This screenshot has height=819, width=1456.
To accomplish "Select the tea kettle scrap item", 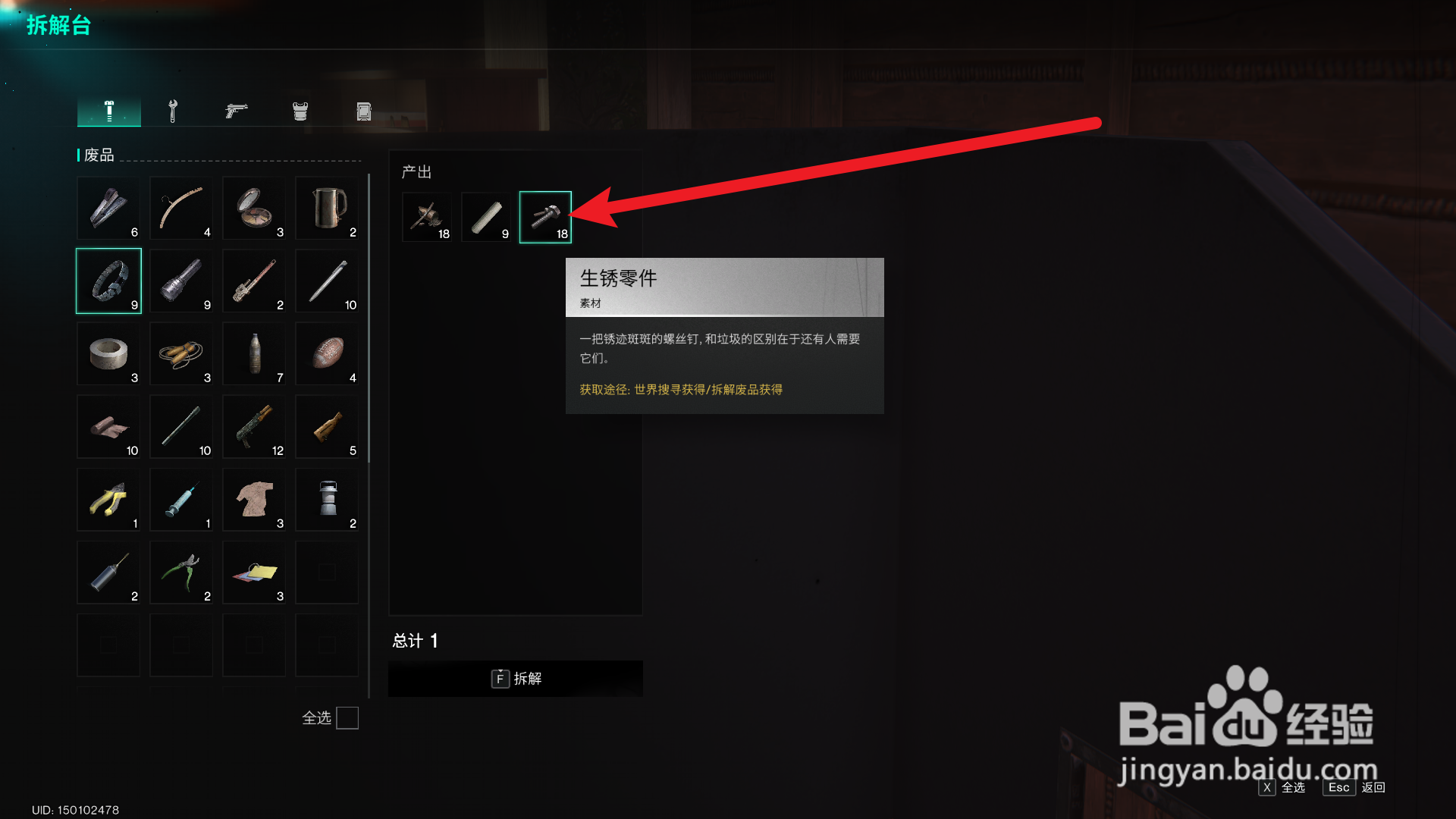I will point(327,209).
